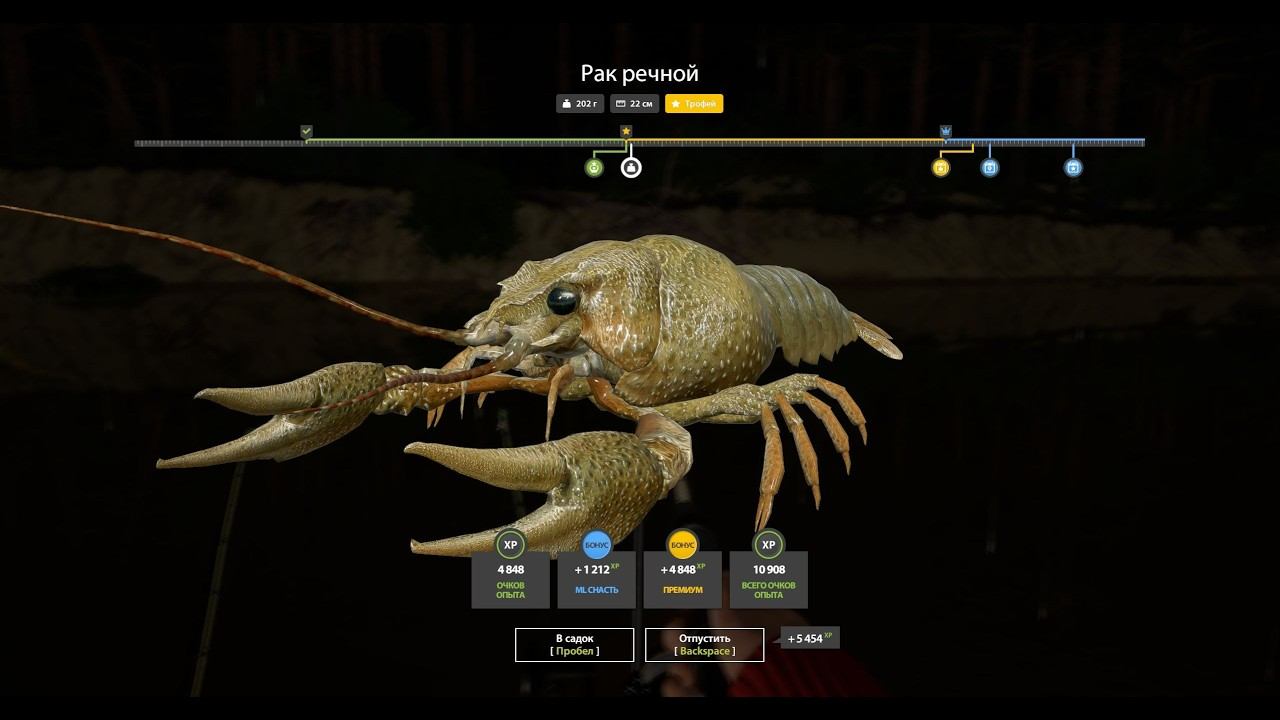The height and width of the screenshot is (720, 1280).
Task: Select the green circular marker below the scale
Action: point(594,167)
